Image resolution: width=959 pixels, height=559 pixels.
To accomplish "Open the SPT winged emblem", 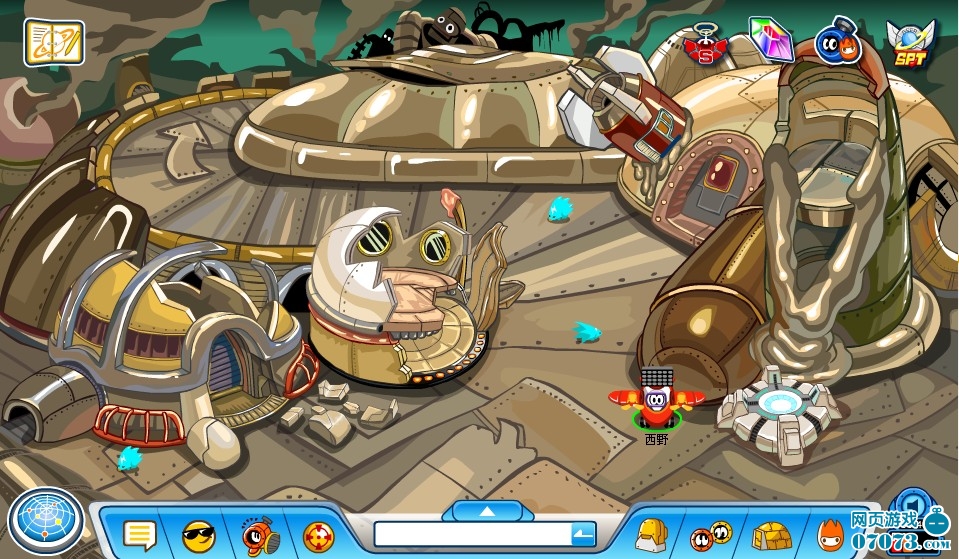I will pos(908,45).
